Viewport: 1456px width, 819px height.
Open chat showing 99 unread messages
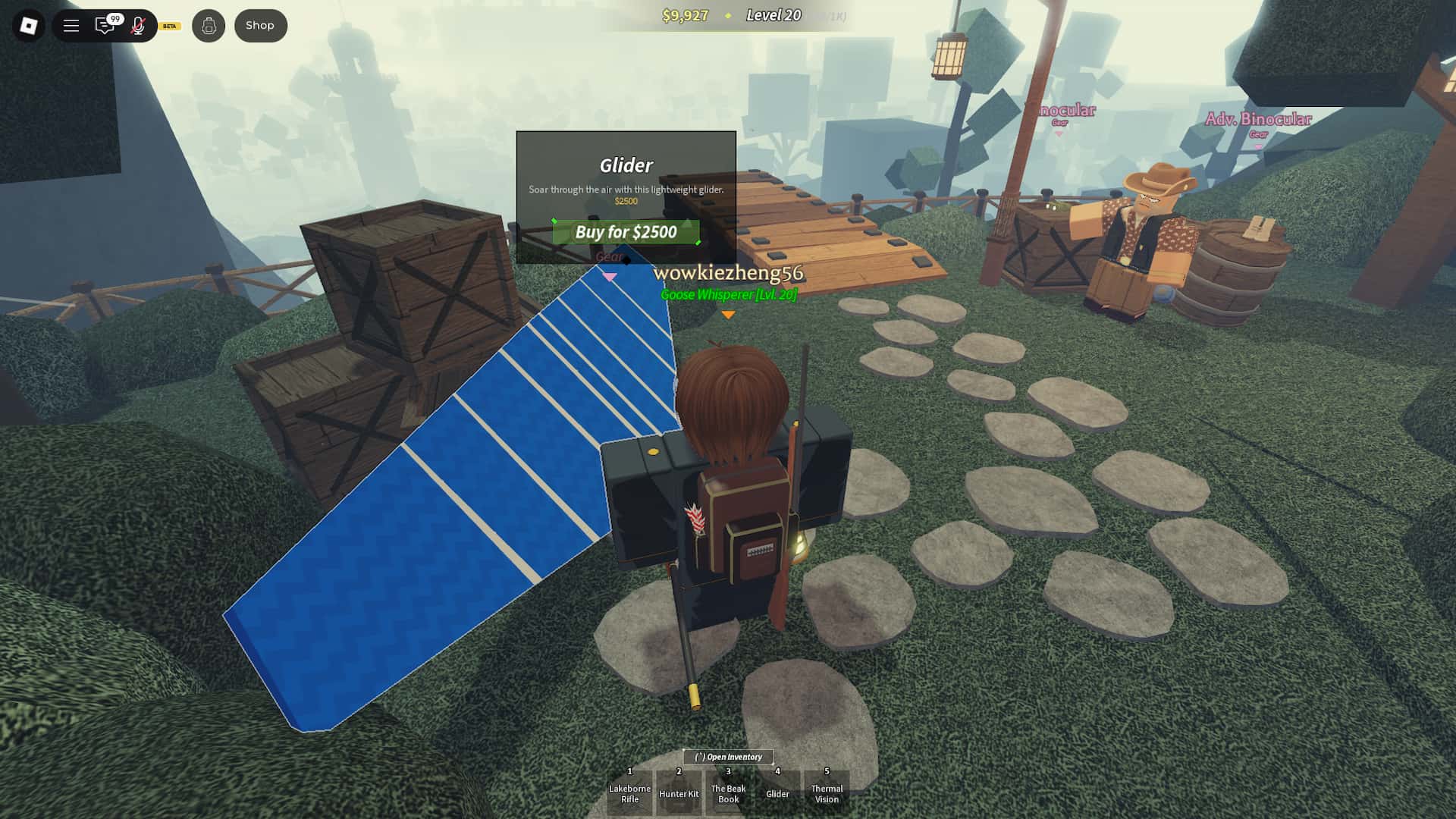105,24
